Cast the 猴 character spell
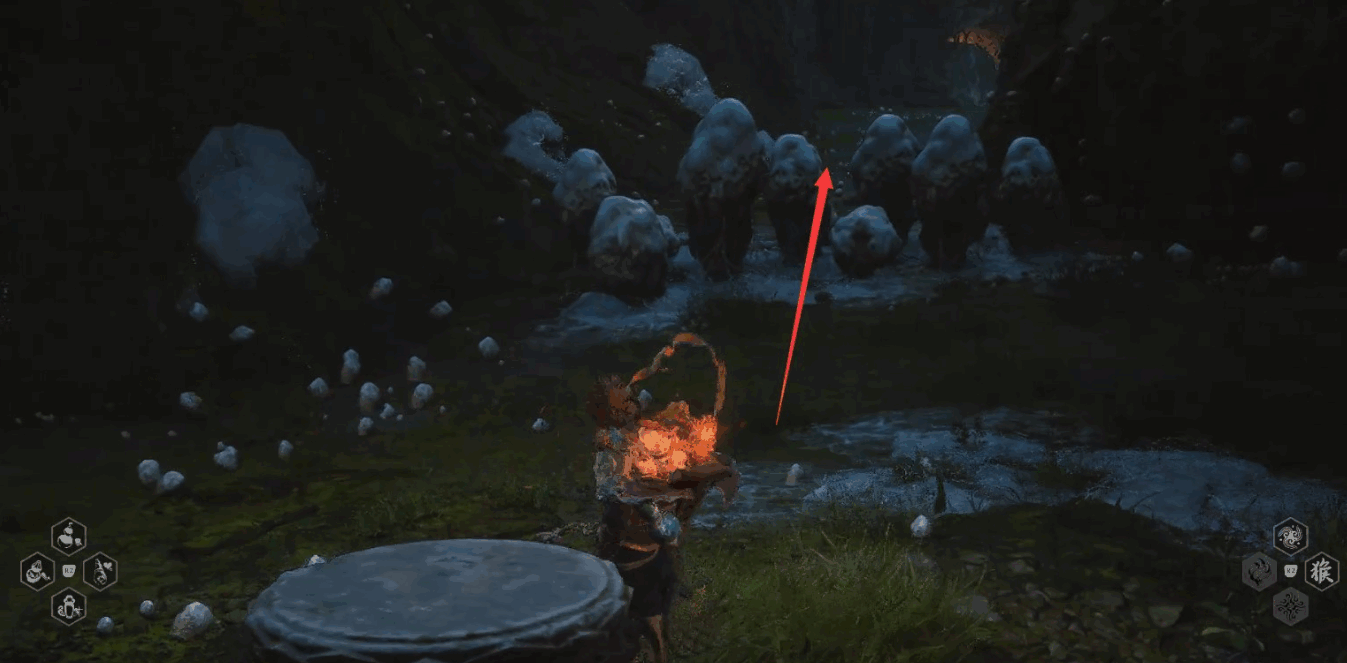Viewport: 1347px width, 663px height. (1321, 572)
